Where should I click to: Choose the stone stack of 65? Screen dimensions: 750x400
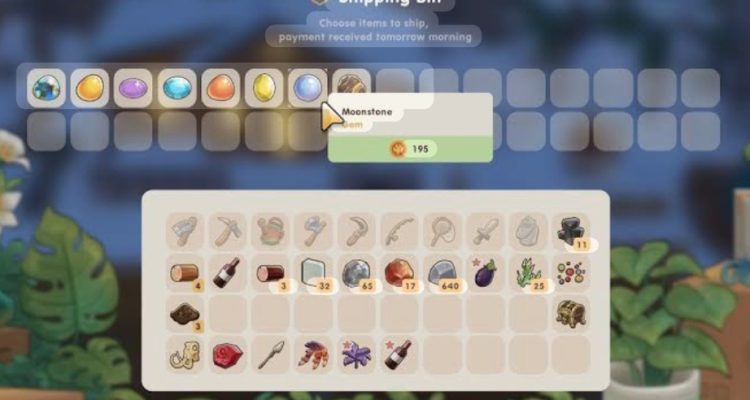(x=357, y=274)
